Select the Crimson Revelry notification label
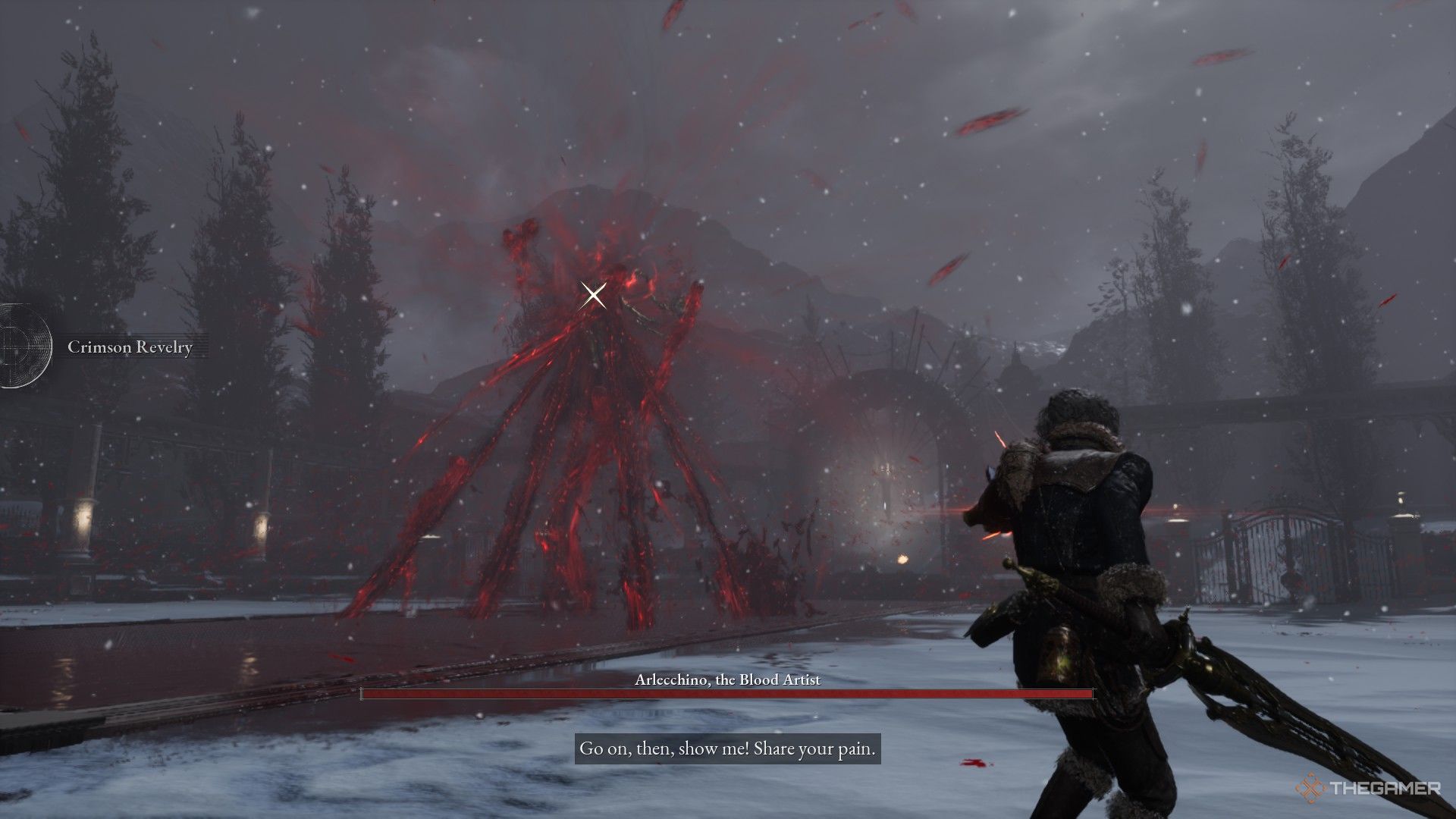The image size is (1456, 819). pyautogui.click(x=130, y=347)
